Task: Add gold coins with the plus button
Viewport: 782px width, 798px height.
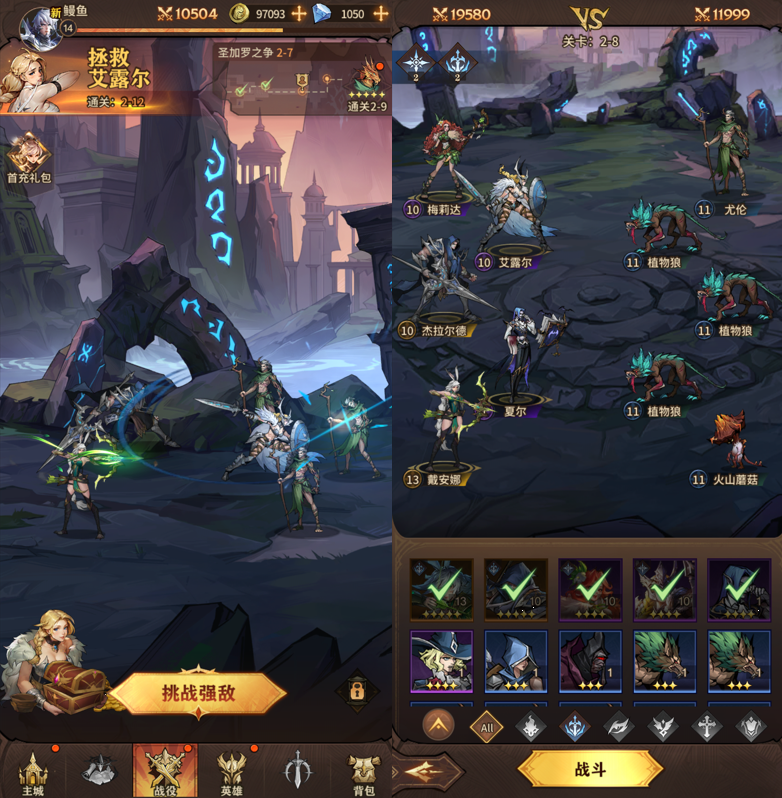Action: pos(298,14)
